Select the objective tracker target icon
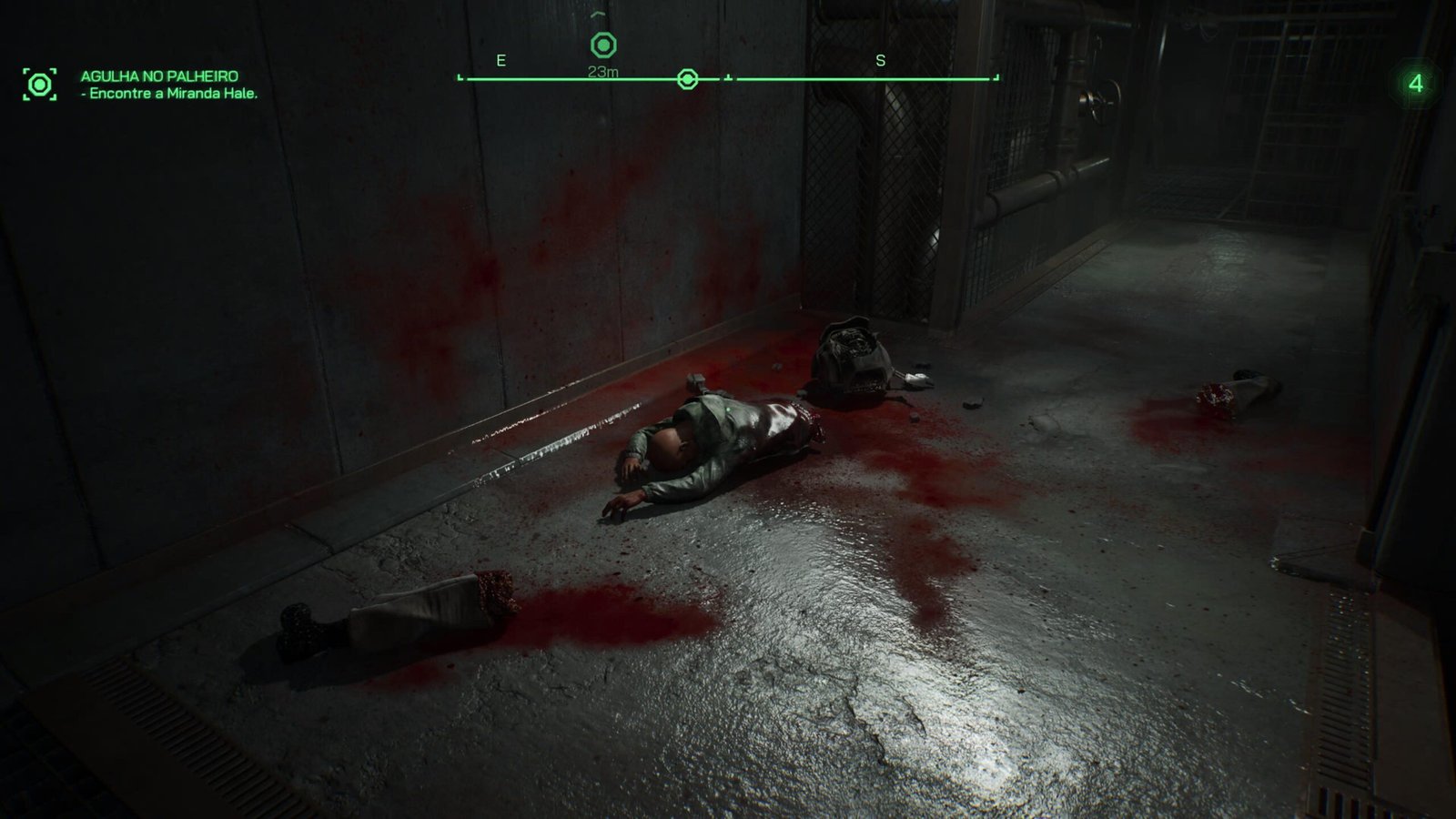1456x819 pixels. point(39,85)
